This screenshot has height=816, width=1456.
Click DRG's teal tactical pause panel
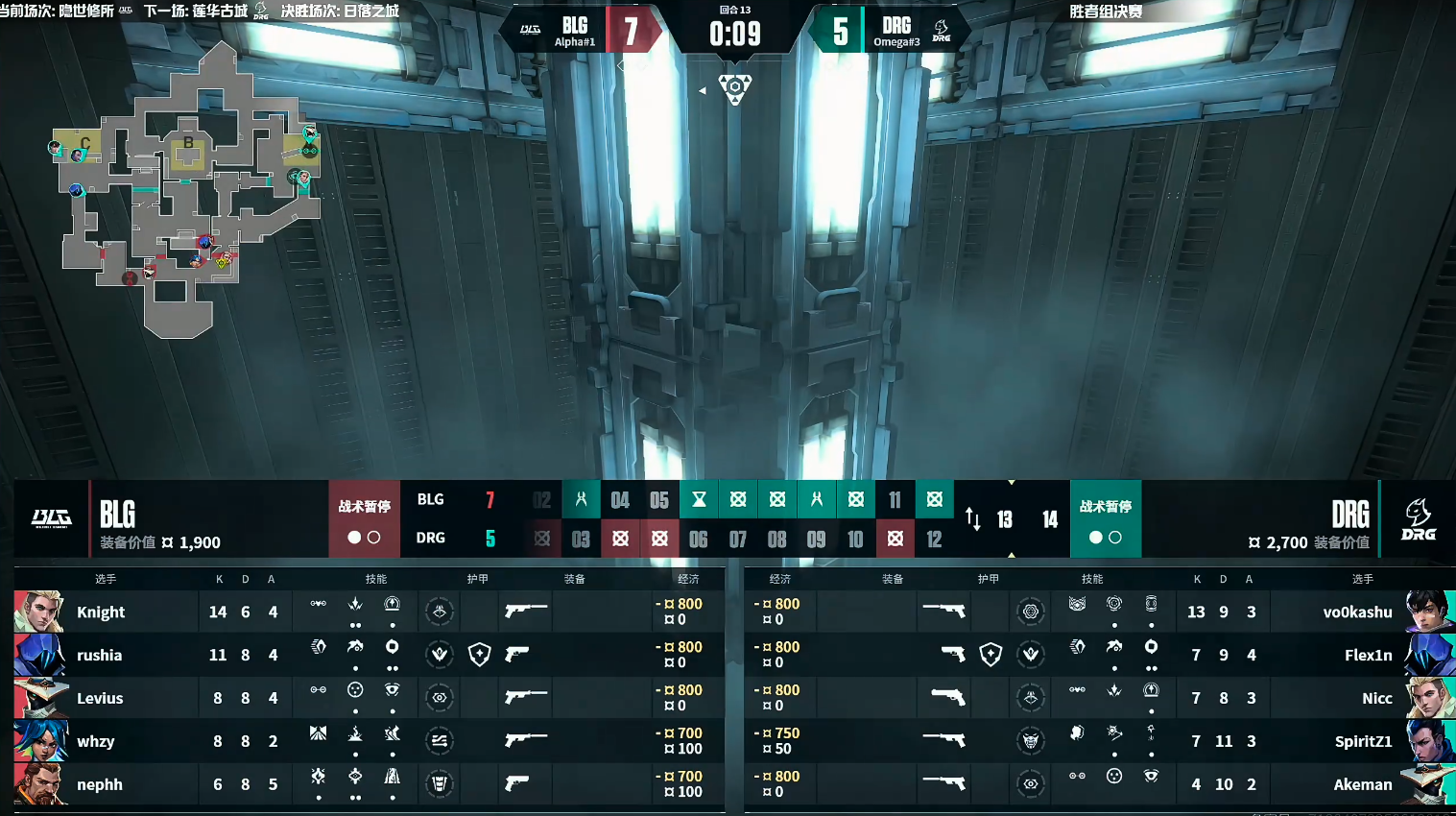[x=1105, y=518]
